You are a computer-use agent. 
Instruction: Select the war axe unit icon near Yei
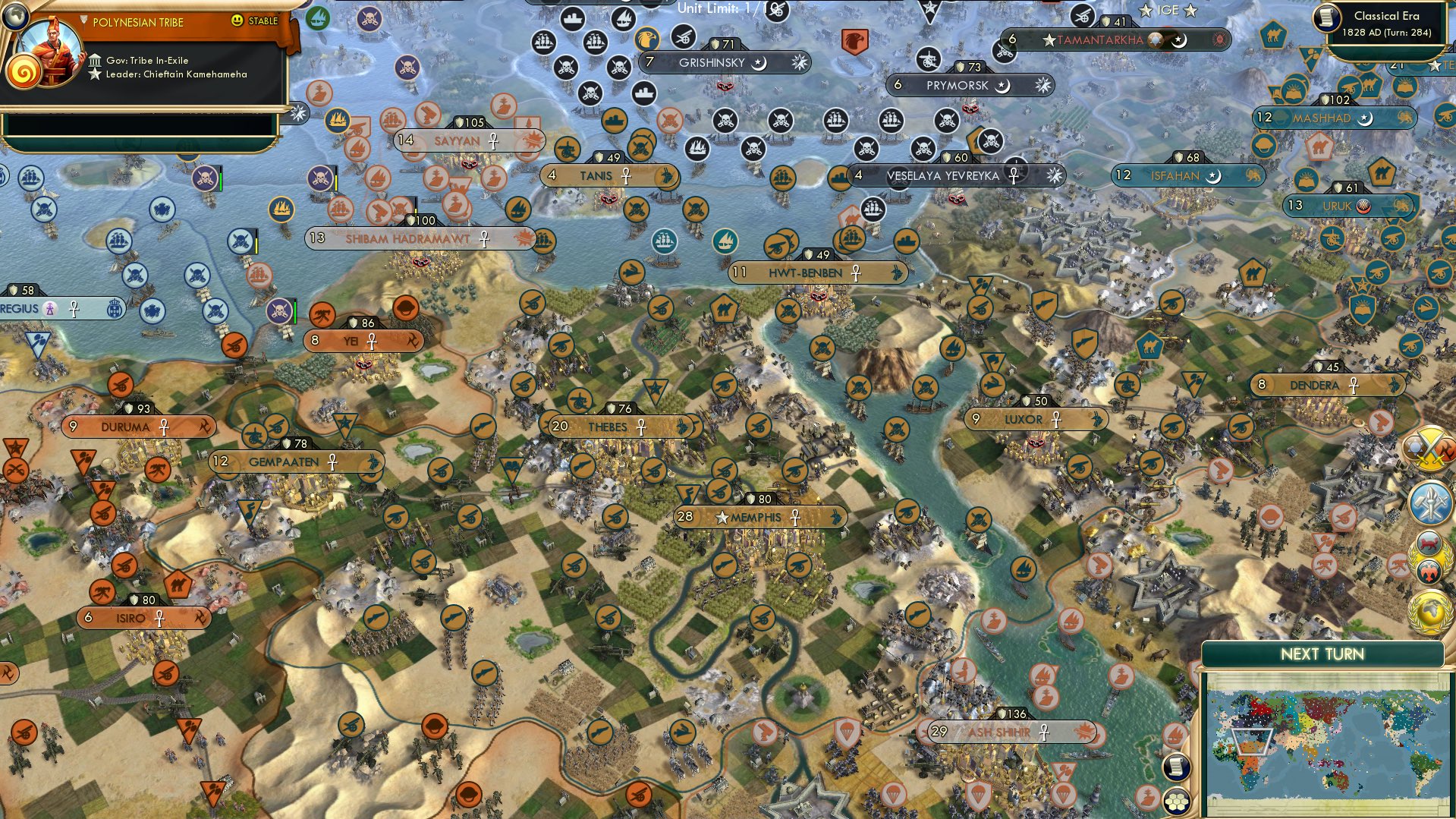coord(322,315)
